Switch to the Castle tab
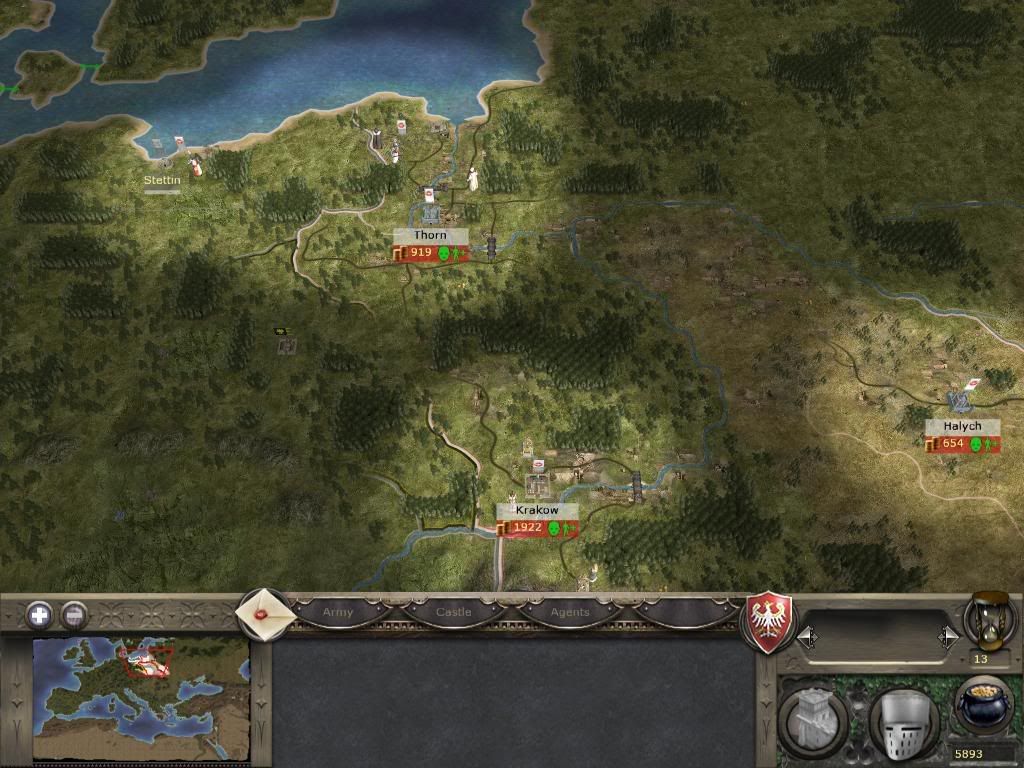 tap(453, 611)
